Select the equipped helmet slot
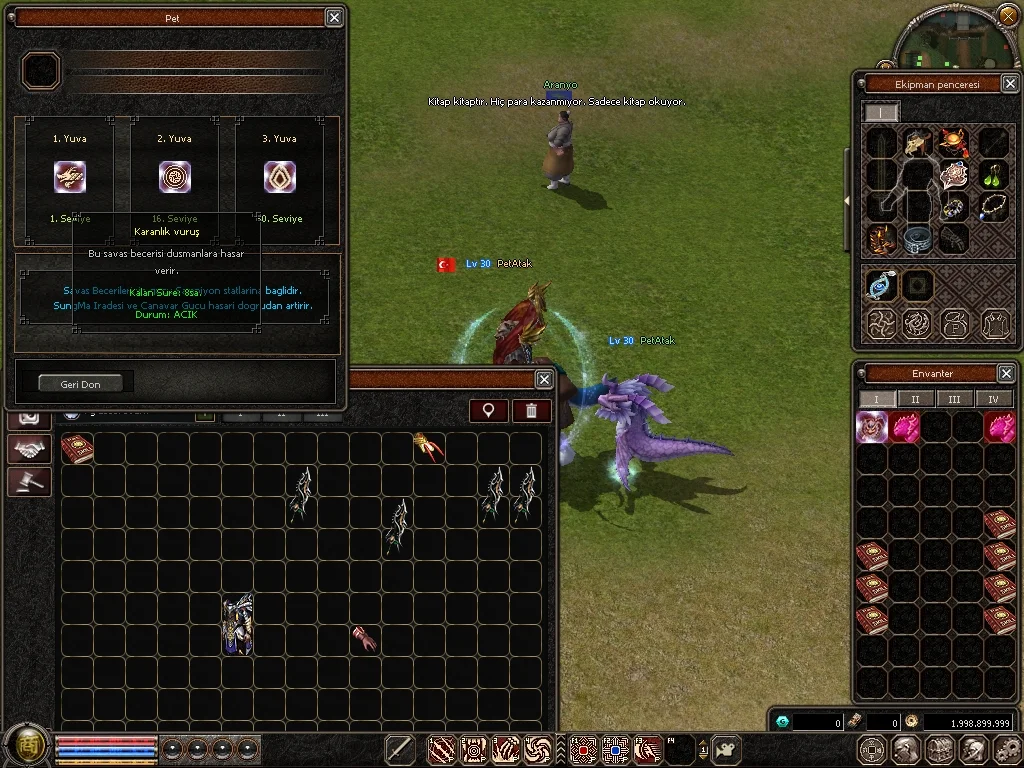1024x768 pixels. coord(917,143)
